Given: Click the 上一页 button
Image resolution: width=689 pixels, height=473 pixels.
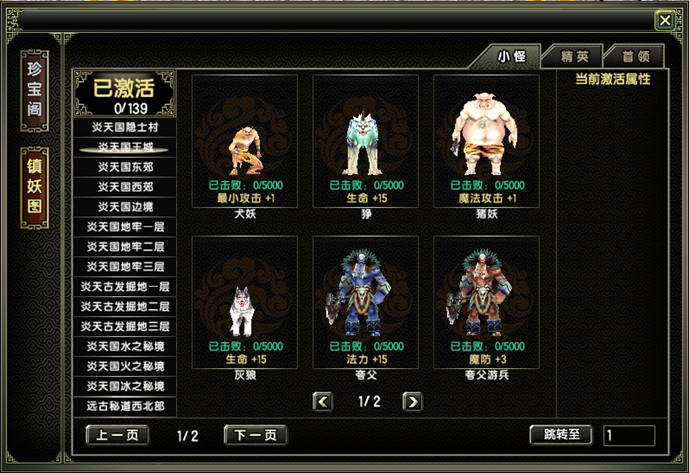Looking at the screenshot, I should [x=117, y=436].
